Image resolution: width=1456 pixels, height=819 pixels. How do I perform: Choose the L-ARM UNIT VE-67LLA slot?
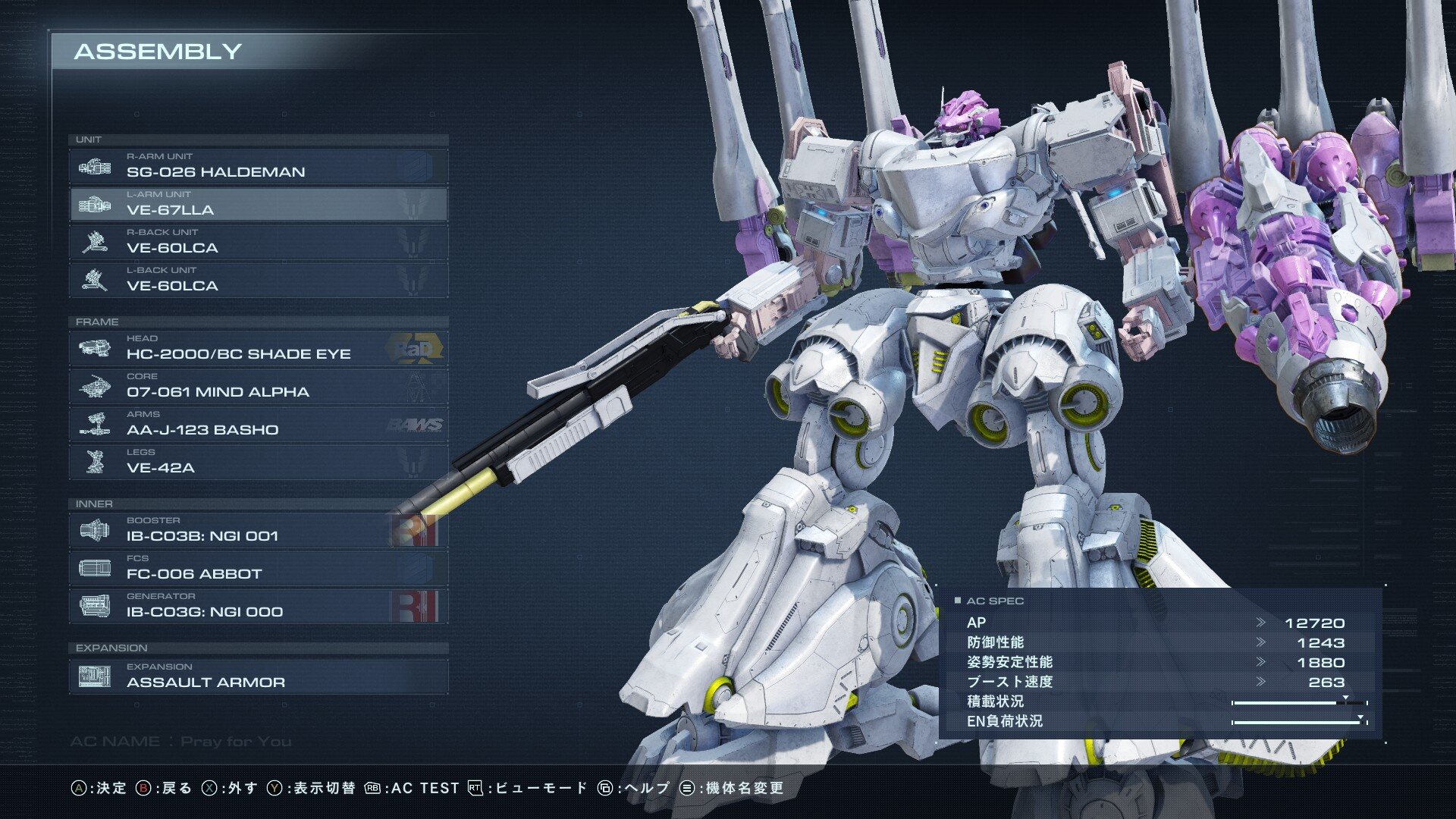pyautogui.click(x=258, y=205)
